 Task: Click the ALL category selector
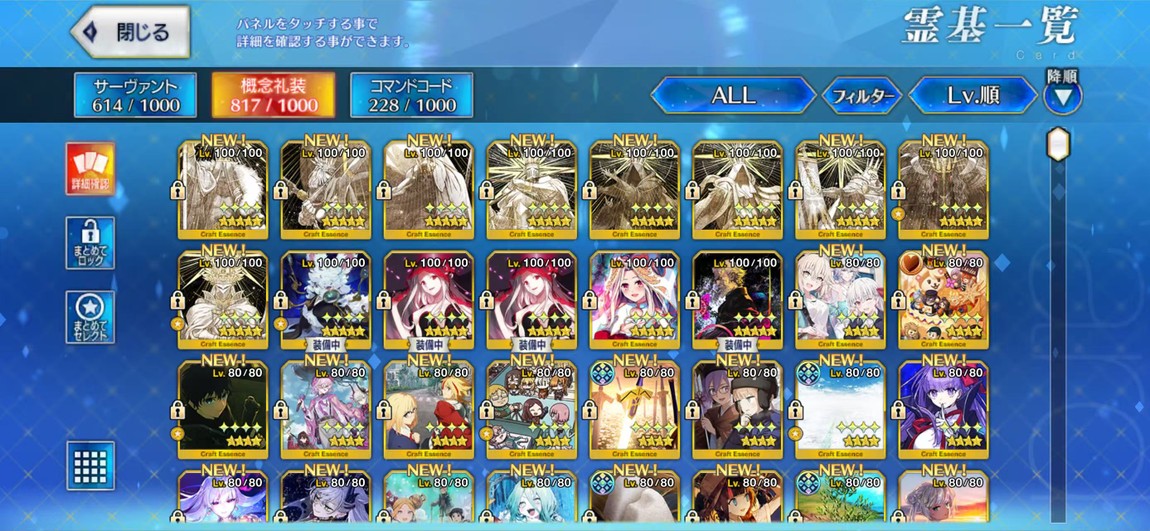733,96
